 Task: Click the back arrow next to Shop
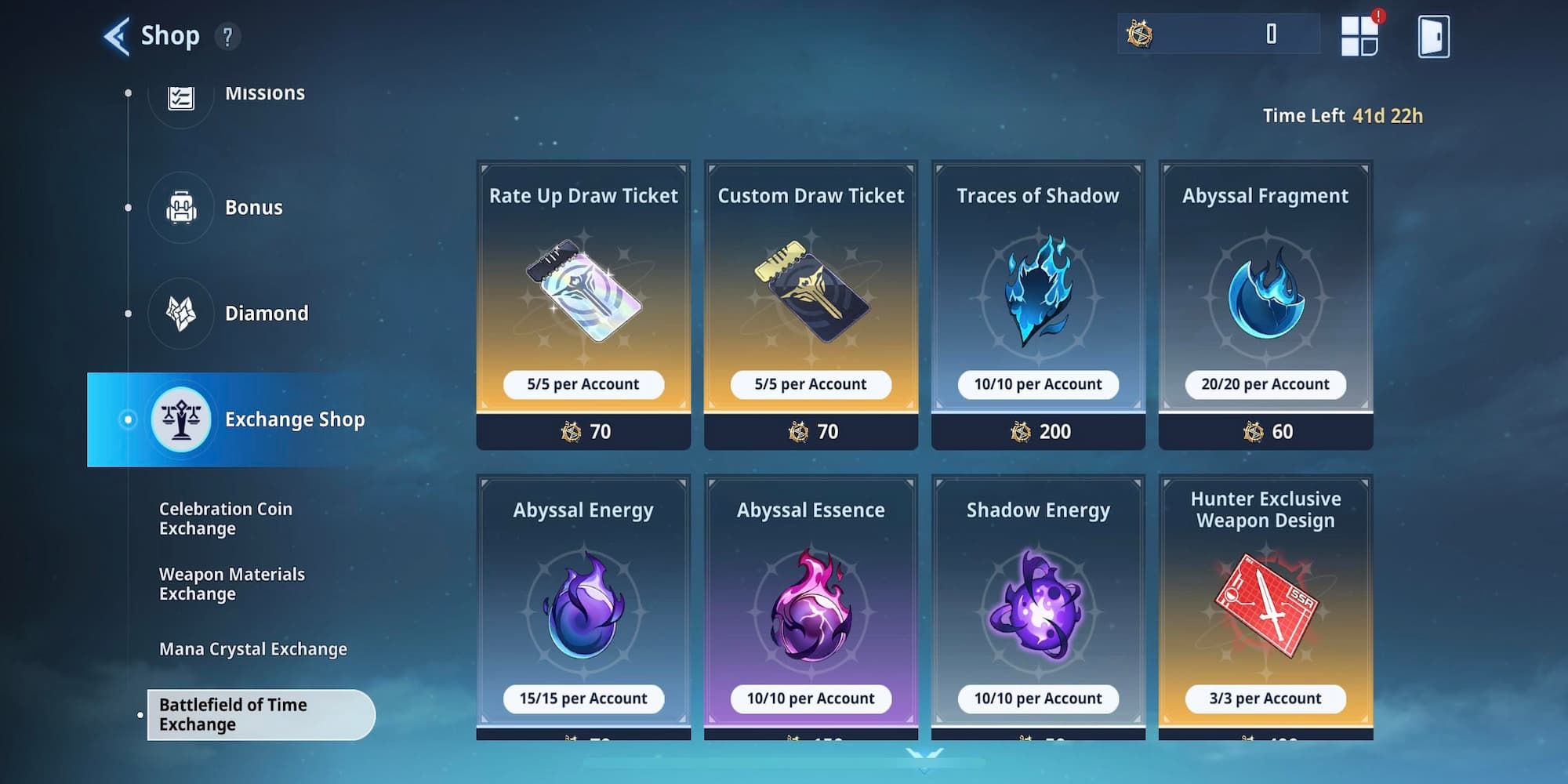(116, 34)
